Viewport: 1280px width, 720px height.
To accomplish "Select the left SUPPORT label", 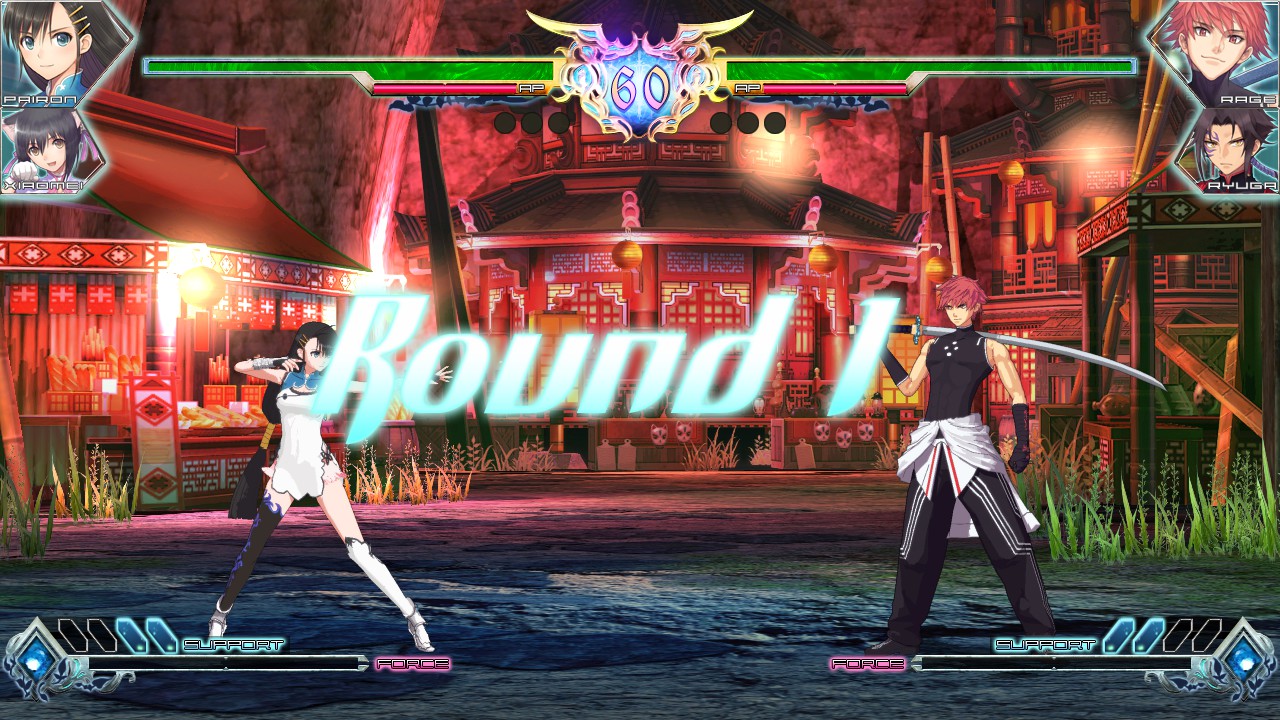I will point(233,646).
